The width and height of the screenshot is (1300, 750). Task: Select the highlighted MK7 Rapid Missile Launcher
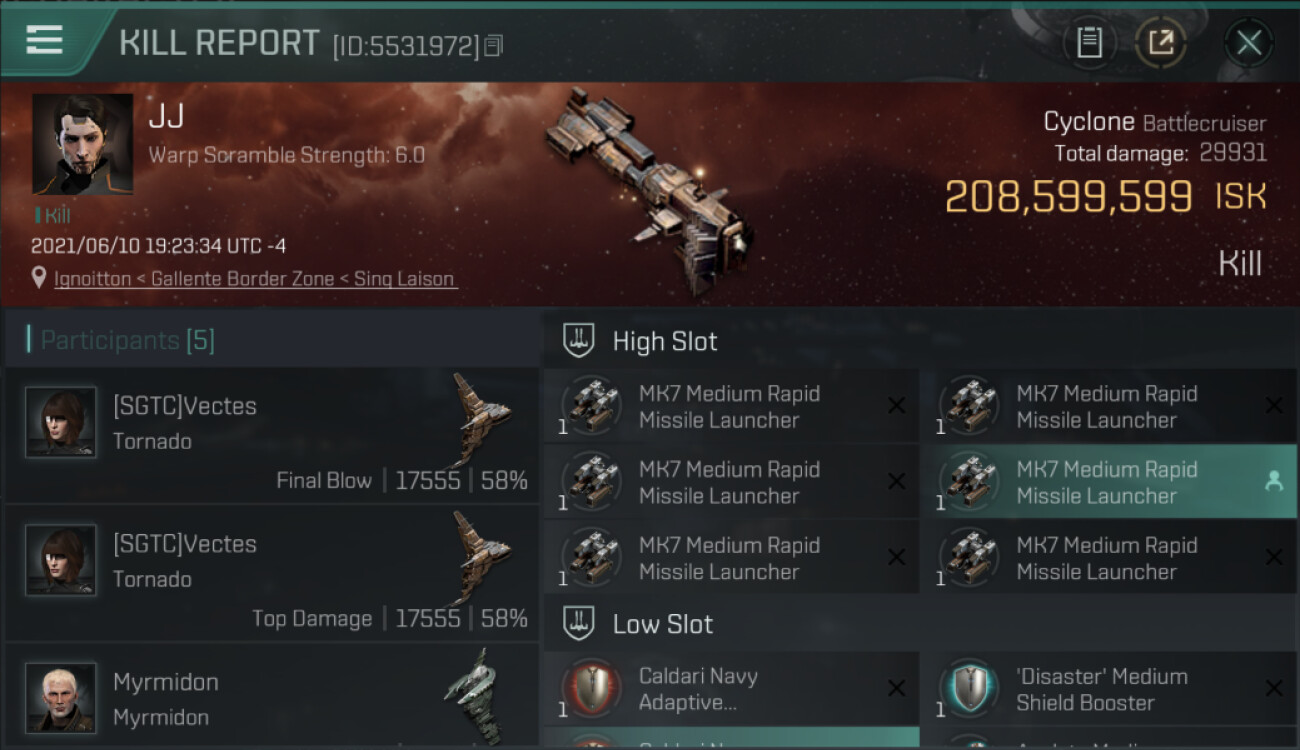[1108, 482]
